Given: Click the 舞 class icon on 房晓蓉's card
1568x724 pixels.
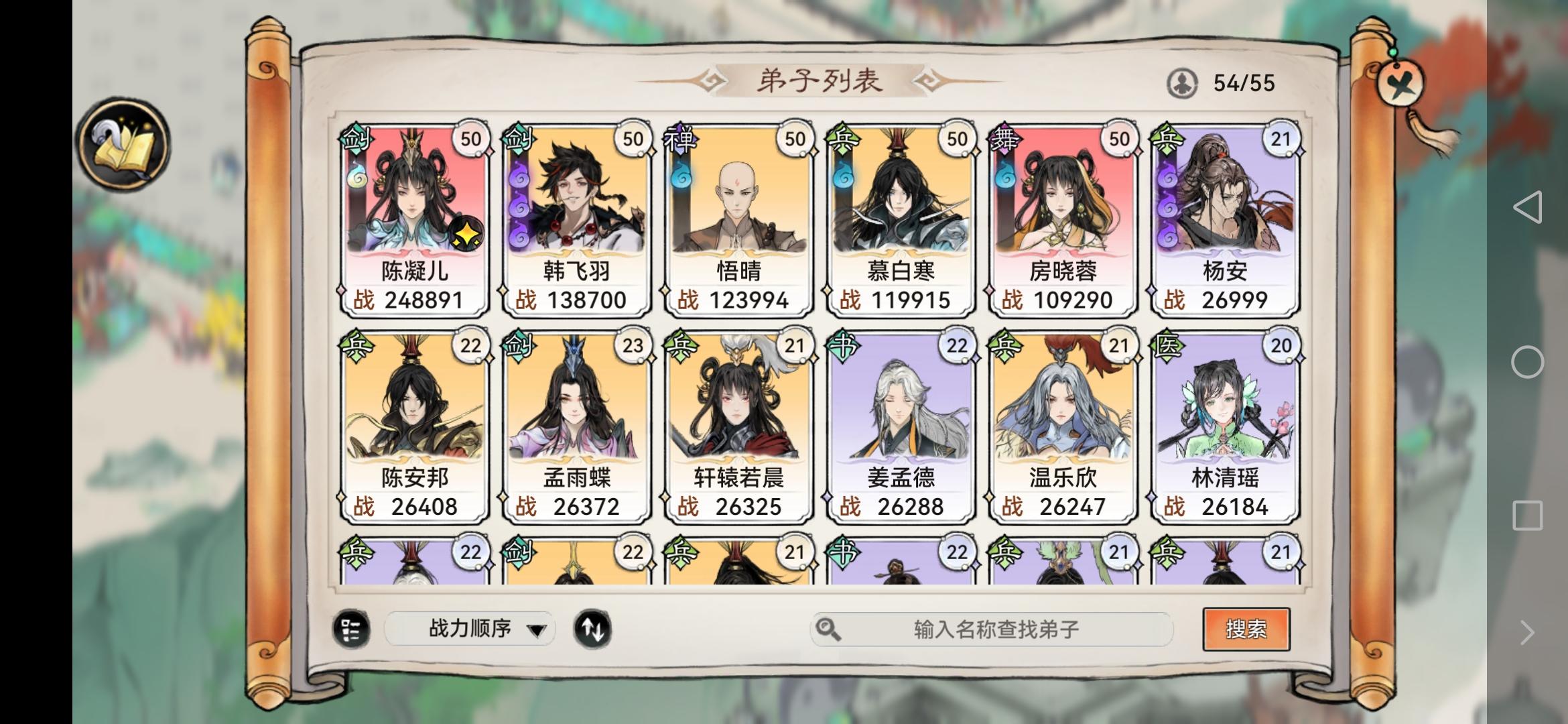Looking at the screenshot, I should click(x=1004, y=137).
